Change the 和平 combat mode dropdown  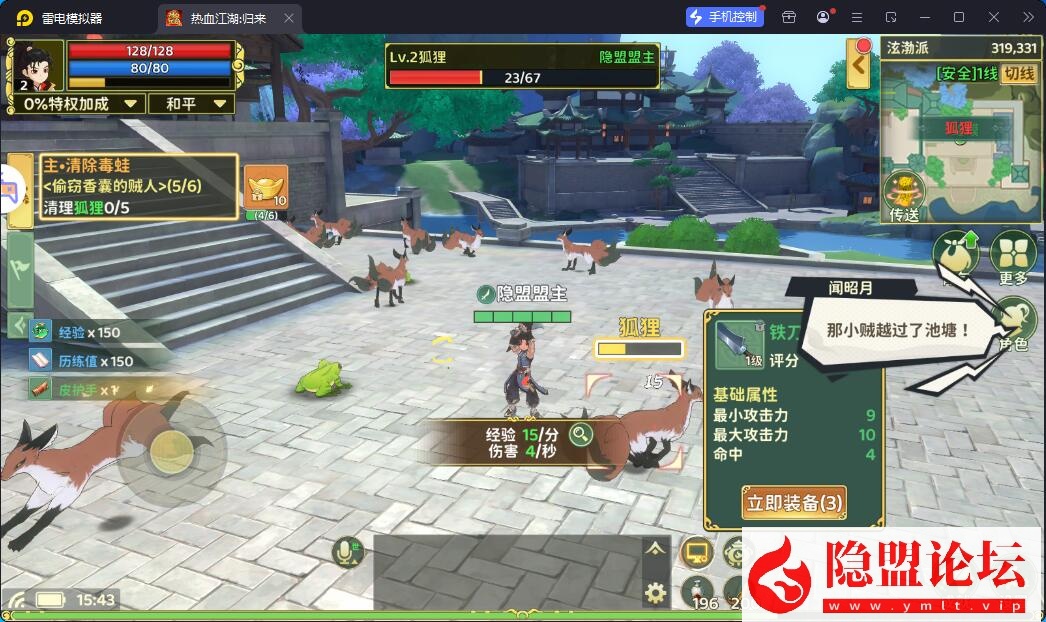click(x=191, y=104)
